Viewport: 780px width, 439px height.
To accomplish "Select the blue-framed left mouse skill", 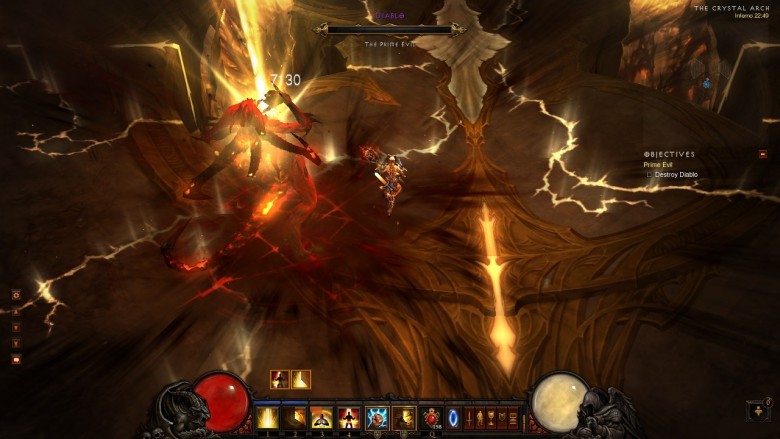I will tap(377, 417).
